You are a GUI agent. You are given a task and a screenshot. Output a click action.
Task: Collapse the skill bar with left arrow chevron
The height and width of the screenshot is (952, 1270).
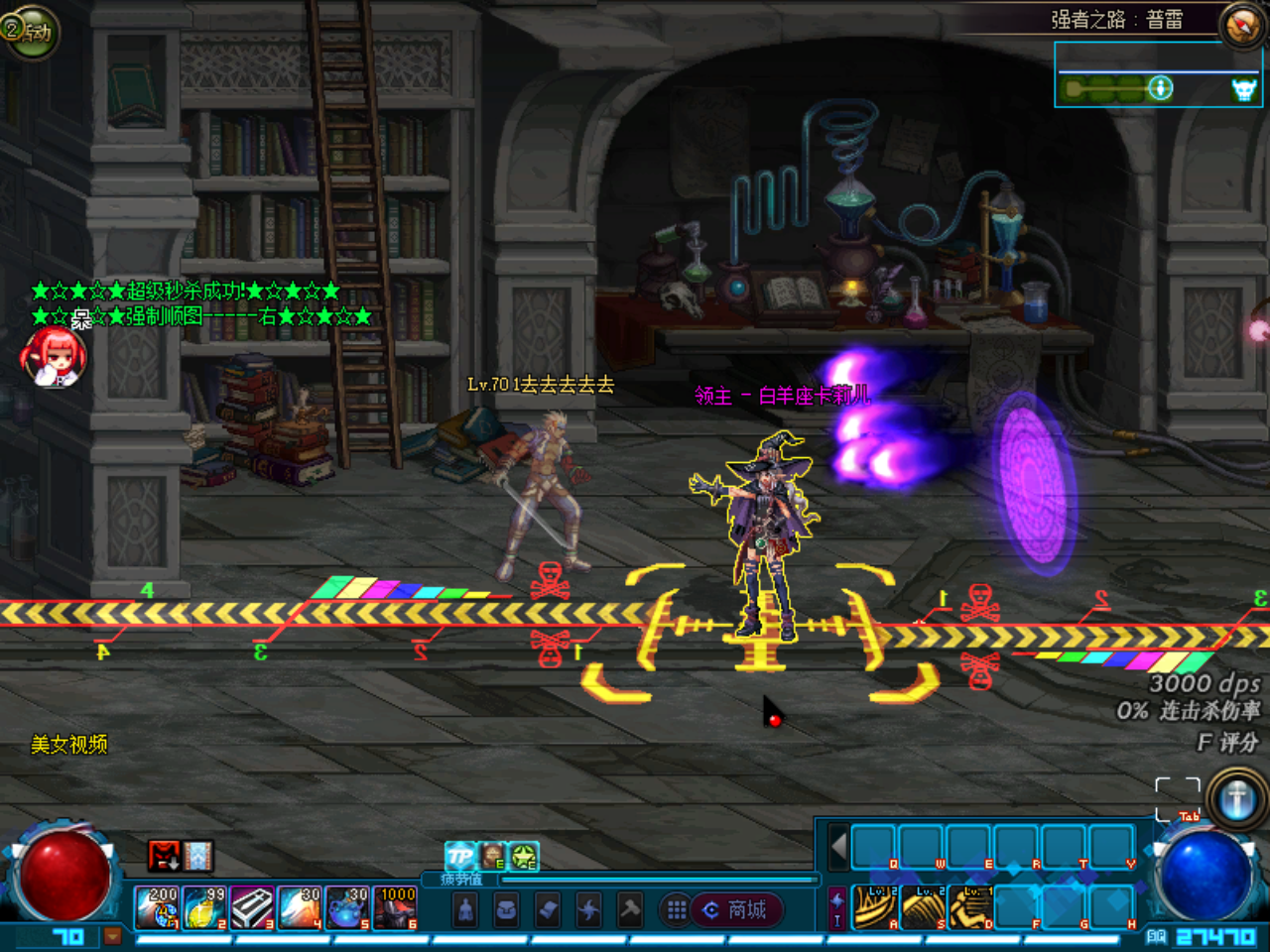point(836,845)
